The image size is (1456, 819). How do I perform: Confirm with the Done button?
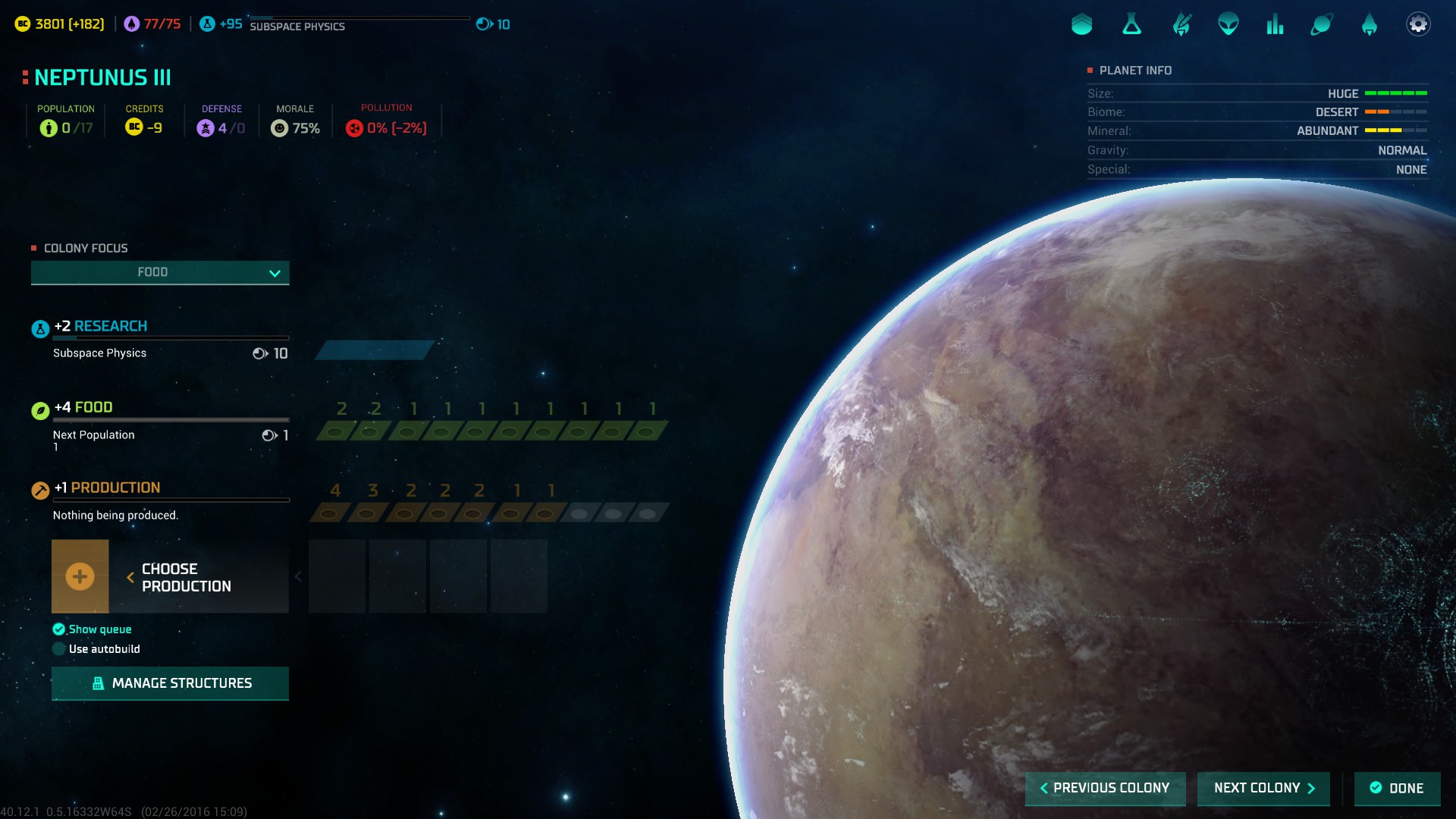[x=1397, y=788]
